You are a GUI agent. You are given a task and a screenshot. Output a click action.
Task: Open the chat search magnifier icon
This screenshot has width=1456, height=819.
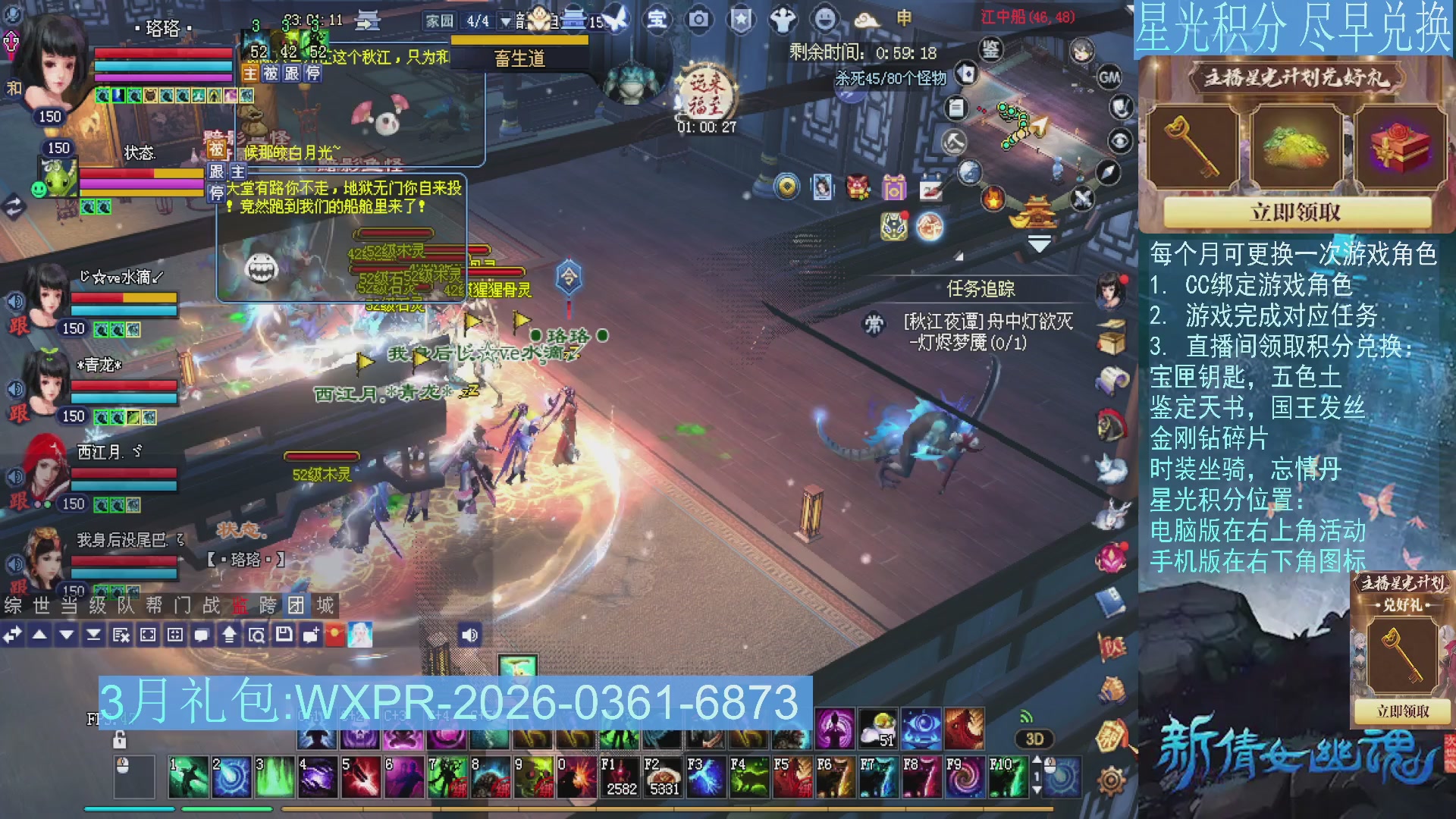pos(256,635)
